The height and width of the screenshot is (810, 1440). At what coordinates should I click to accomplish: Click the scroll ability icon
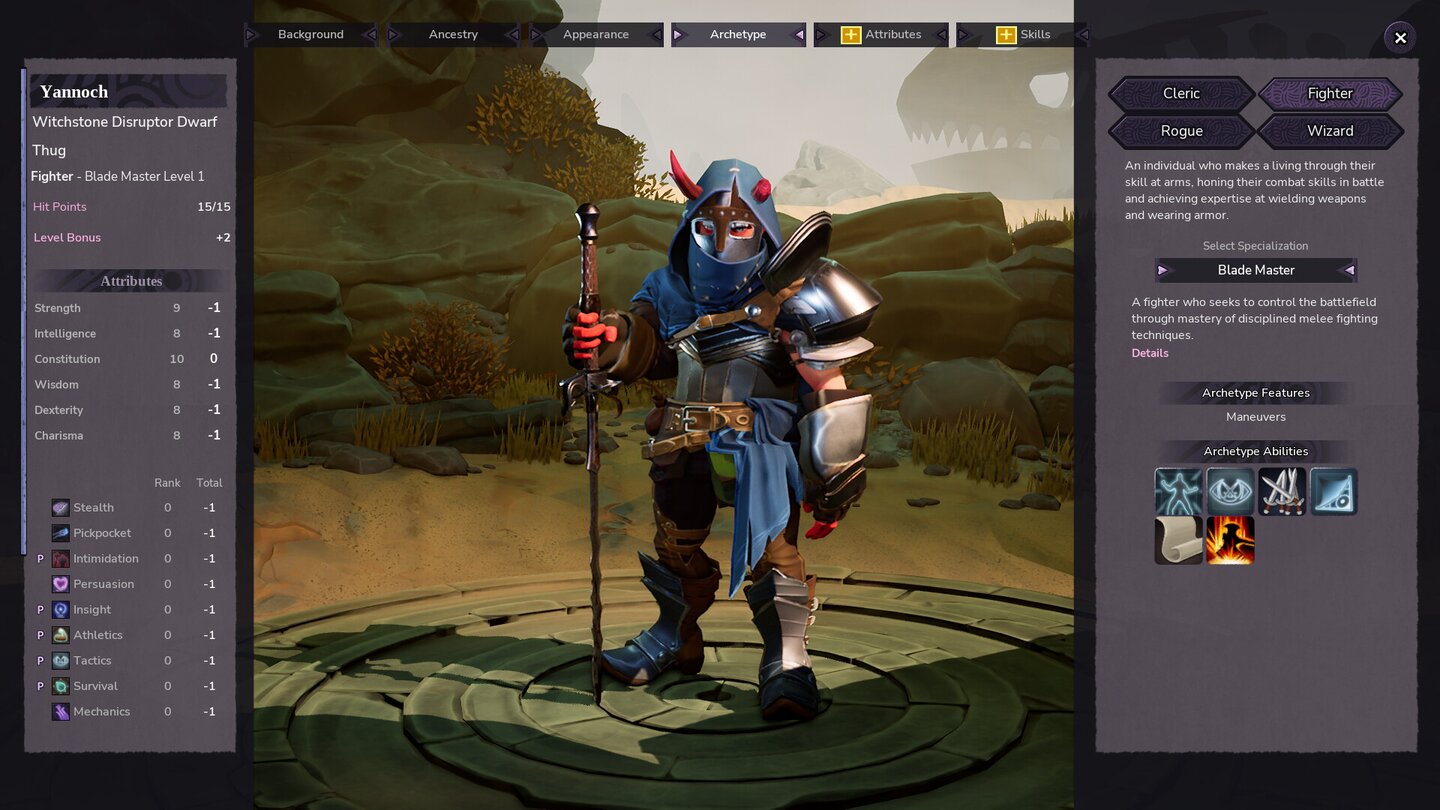(x=1178, y=541)
